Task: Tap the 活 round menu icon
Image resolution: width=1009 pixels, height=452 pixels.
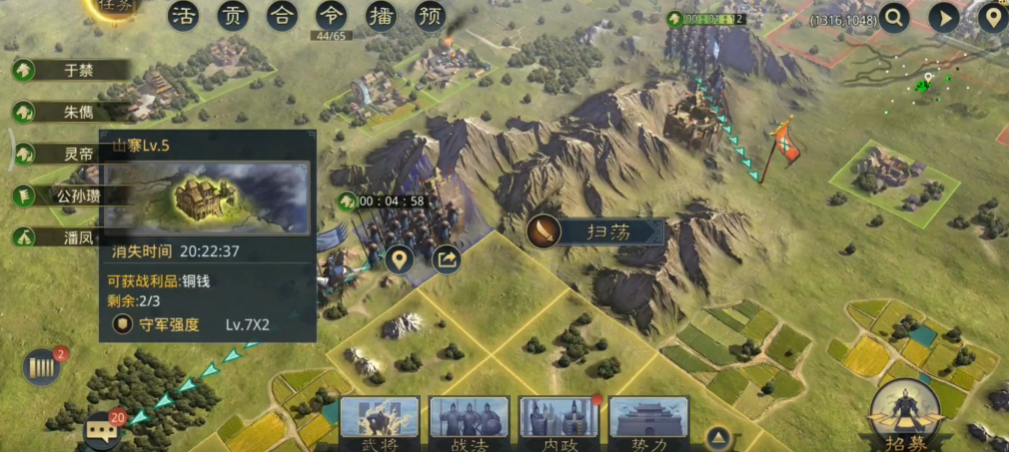Action: (182, 16)
